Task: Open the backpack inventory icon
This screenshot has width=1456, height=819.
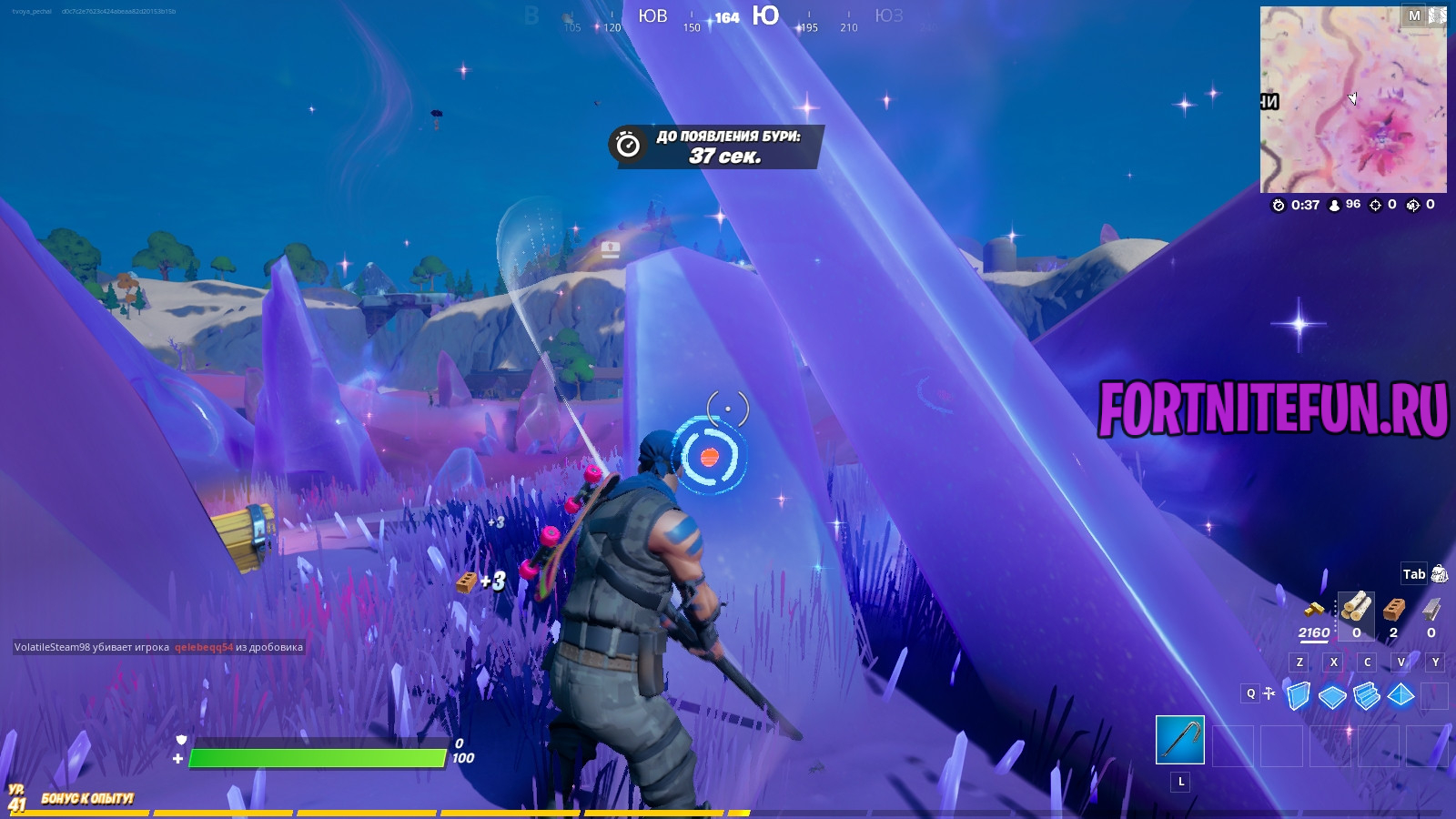Action: pyautogui.click(x=1439, y=573)
